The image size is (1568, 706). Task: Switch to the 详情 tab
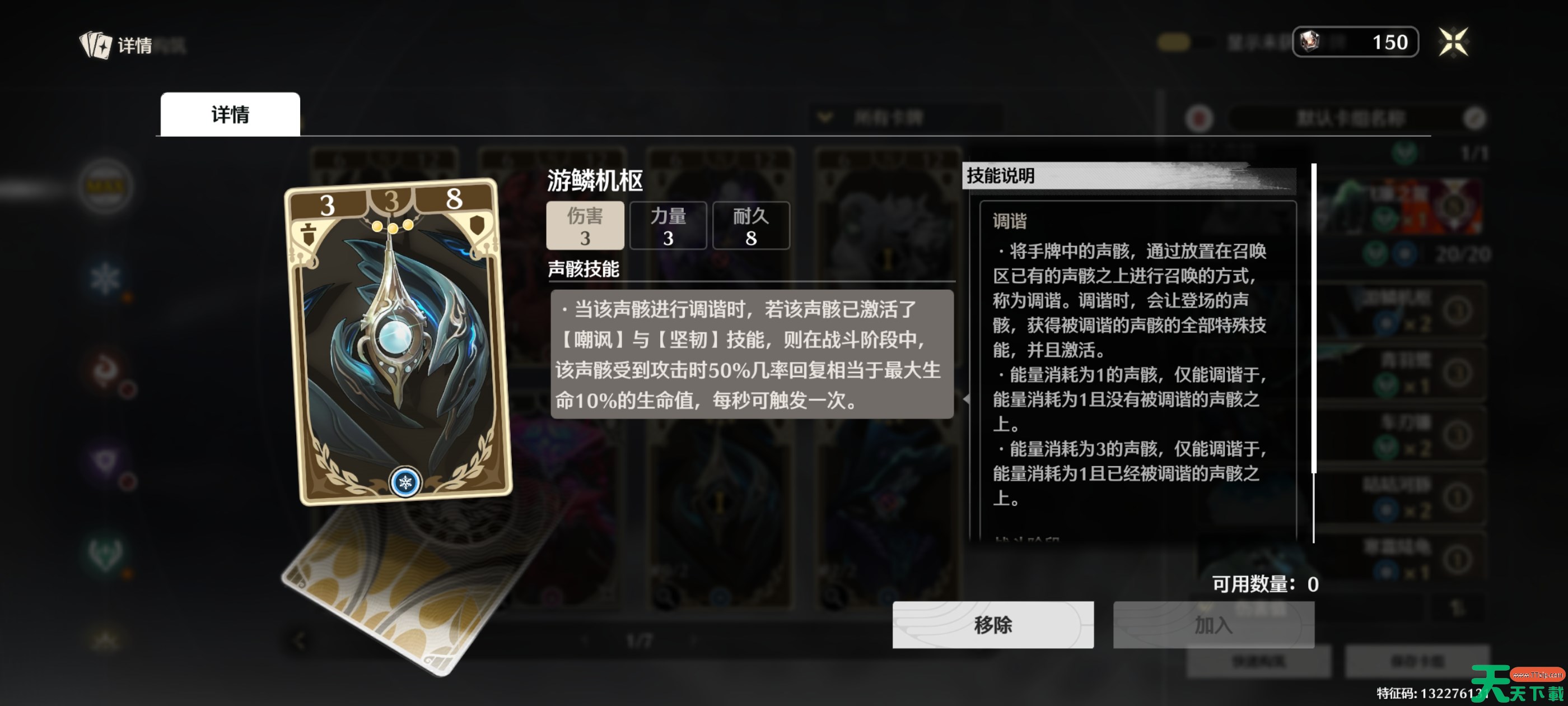230,113
